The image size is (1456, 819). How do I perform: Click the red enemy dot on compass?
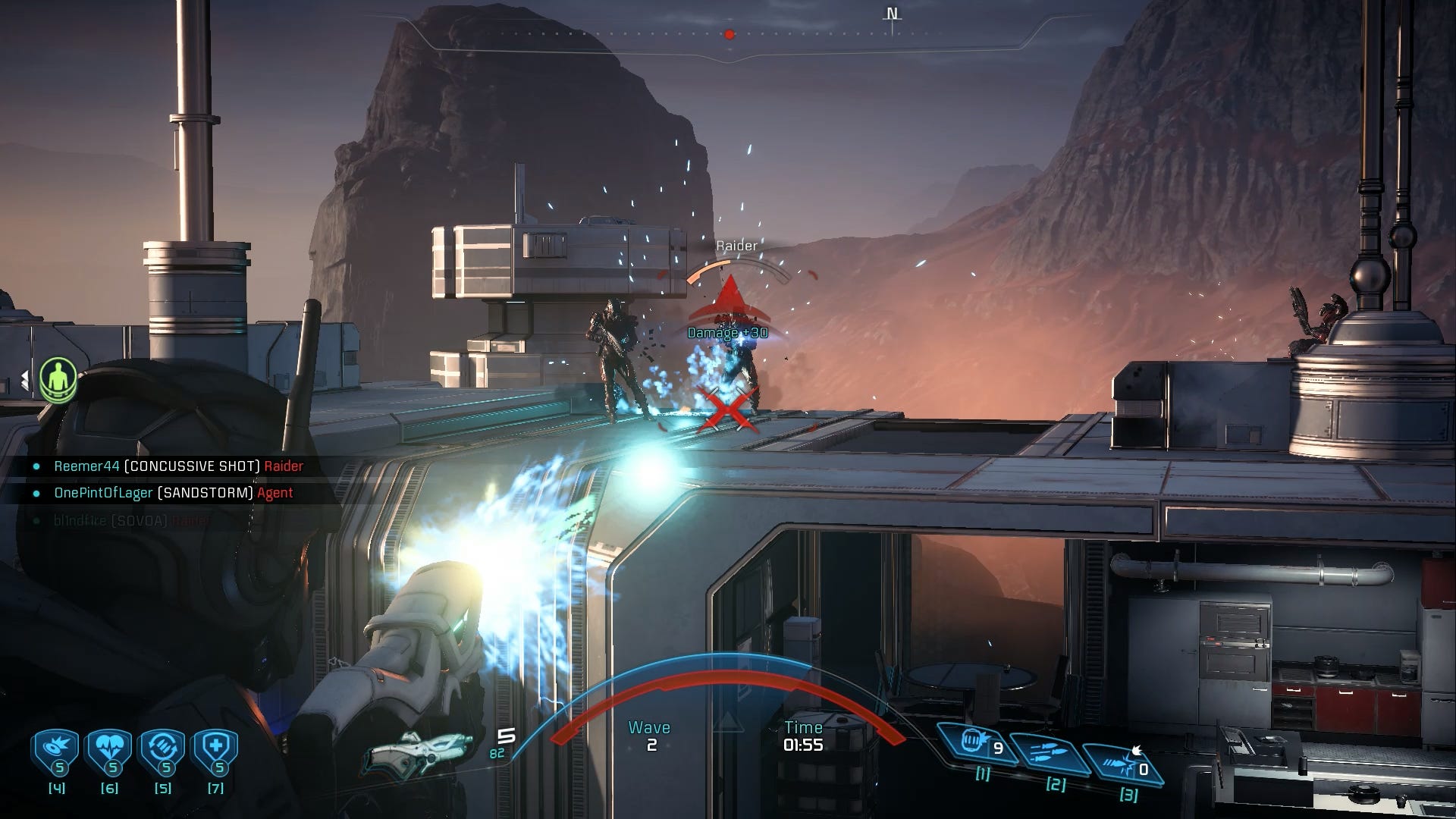click(x=730, y=34)
